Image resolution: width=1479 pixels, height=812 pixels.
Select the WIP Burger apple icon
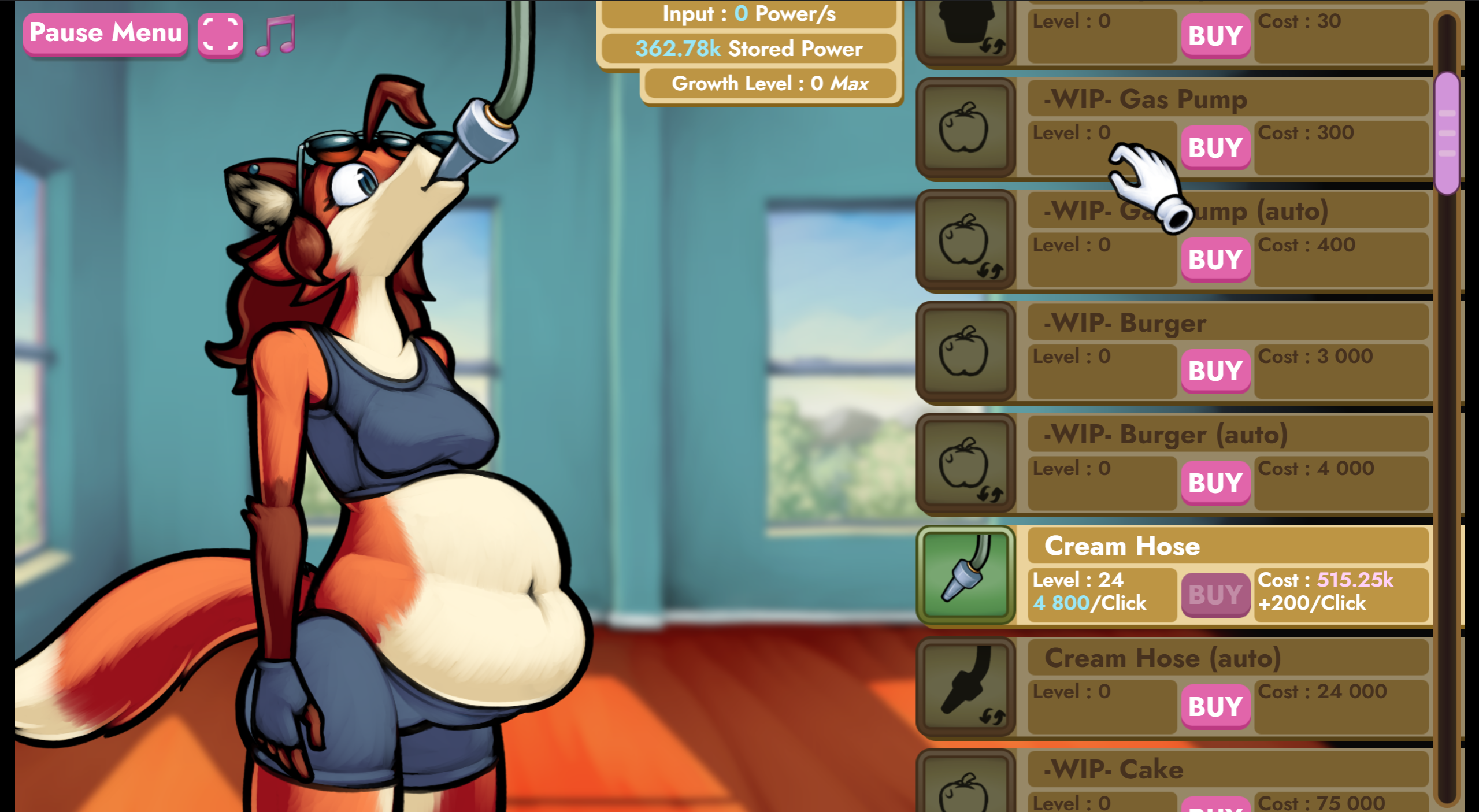tap(966, 351)
